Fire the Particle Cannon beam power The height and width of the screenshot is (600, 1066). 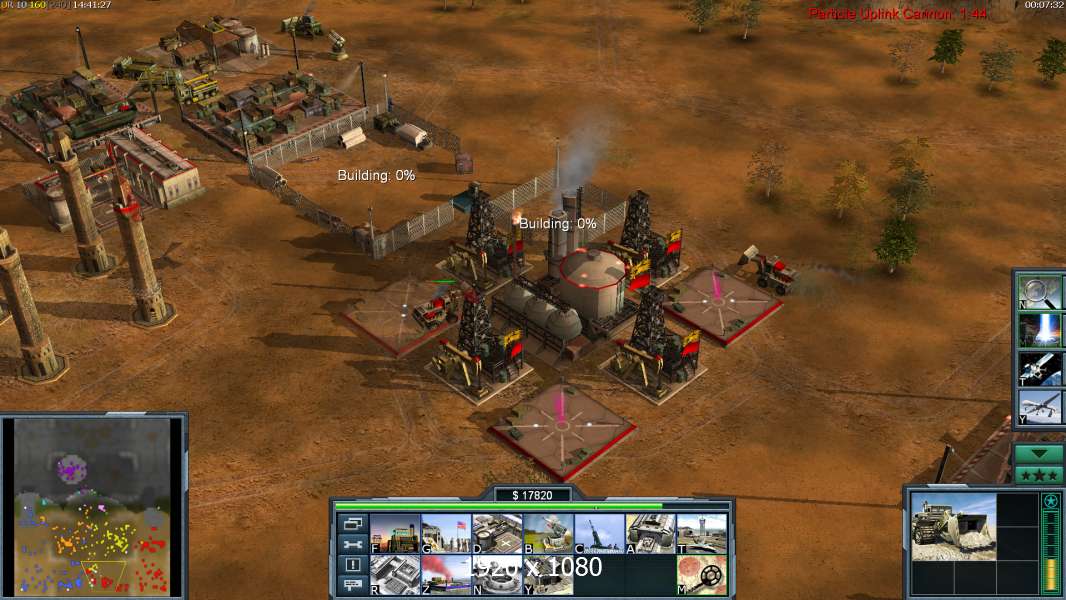(1038, 330)
